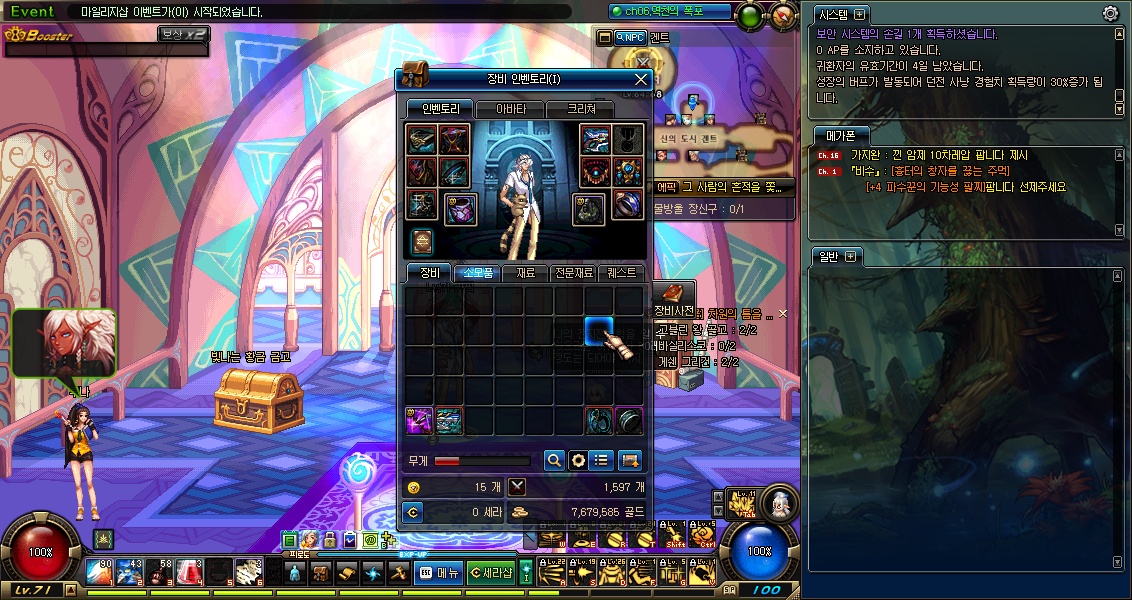Switch to the 전문재료 item tab
This screenshot has width=1132, height=600.
[574, 273]
